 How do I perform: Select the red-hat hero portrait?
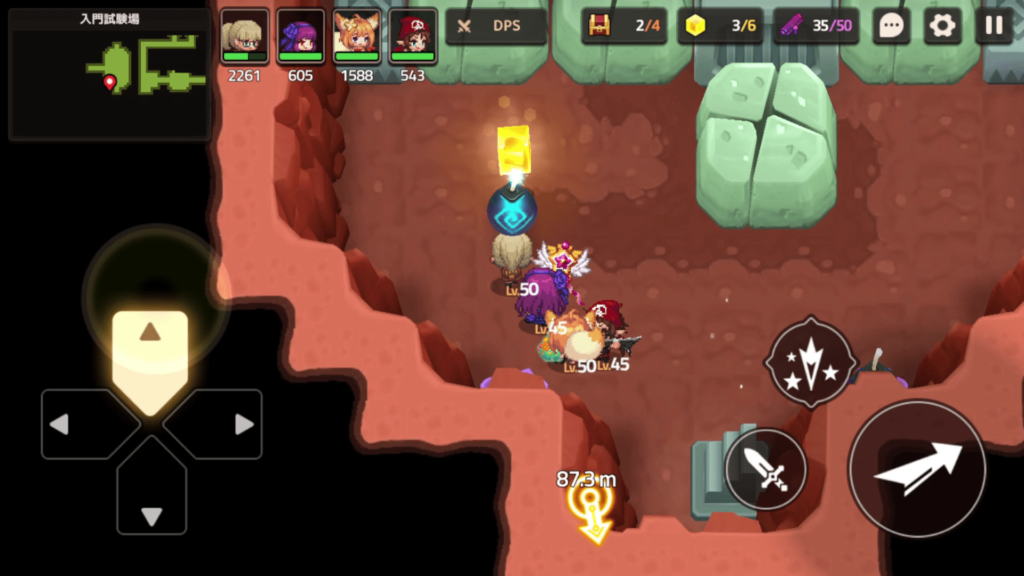pos(413,38)
